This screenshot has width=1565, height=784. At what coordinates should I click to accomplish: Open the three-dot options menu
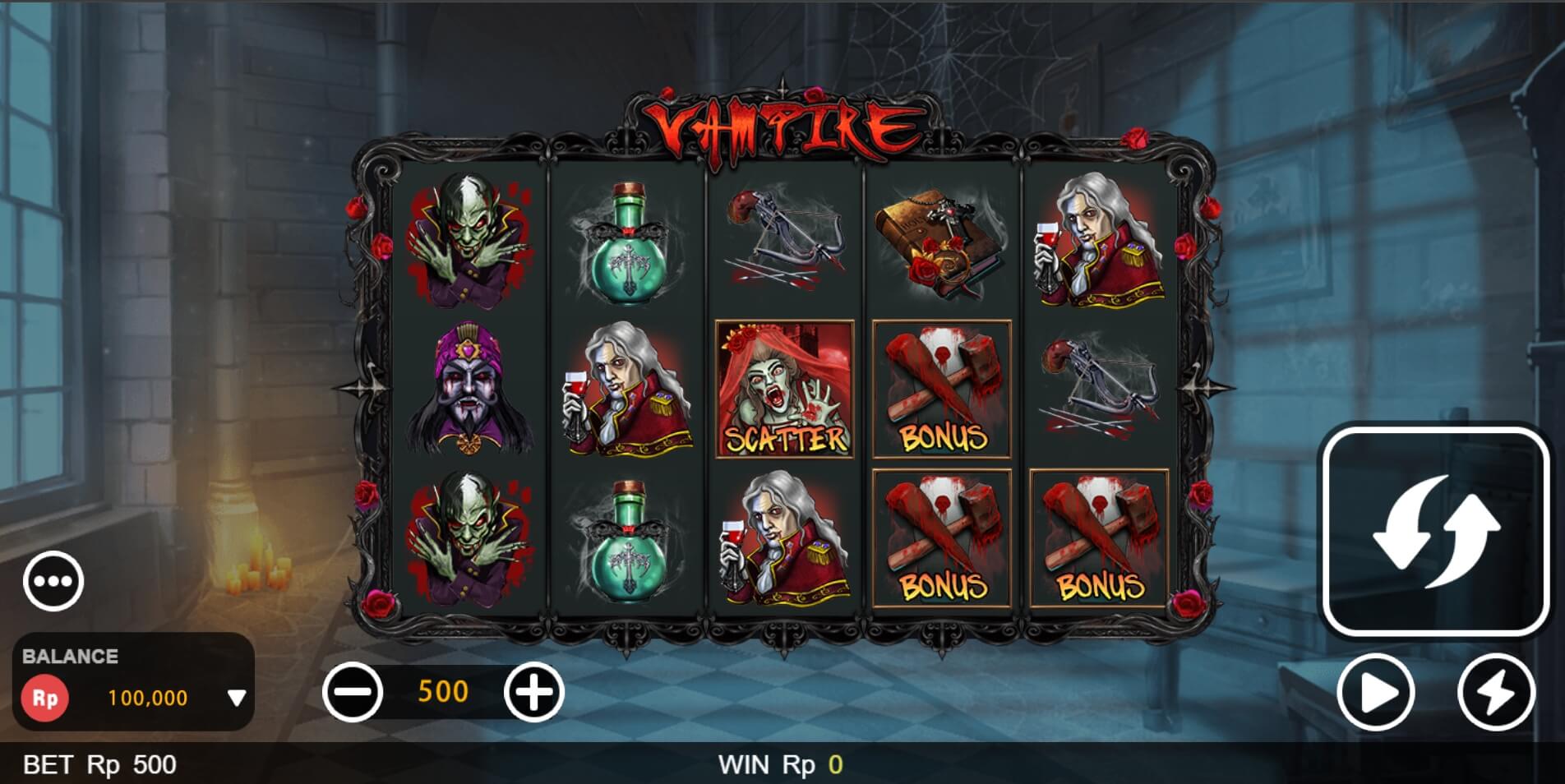click(53, 579)
